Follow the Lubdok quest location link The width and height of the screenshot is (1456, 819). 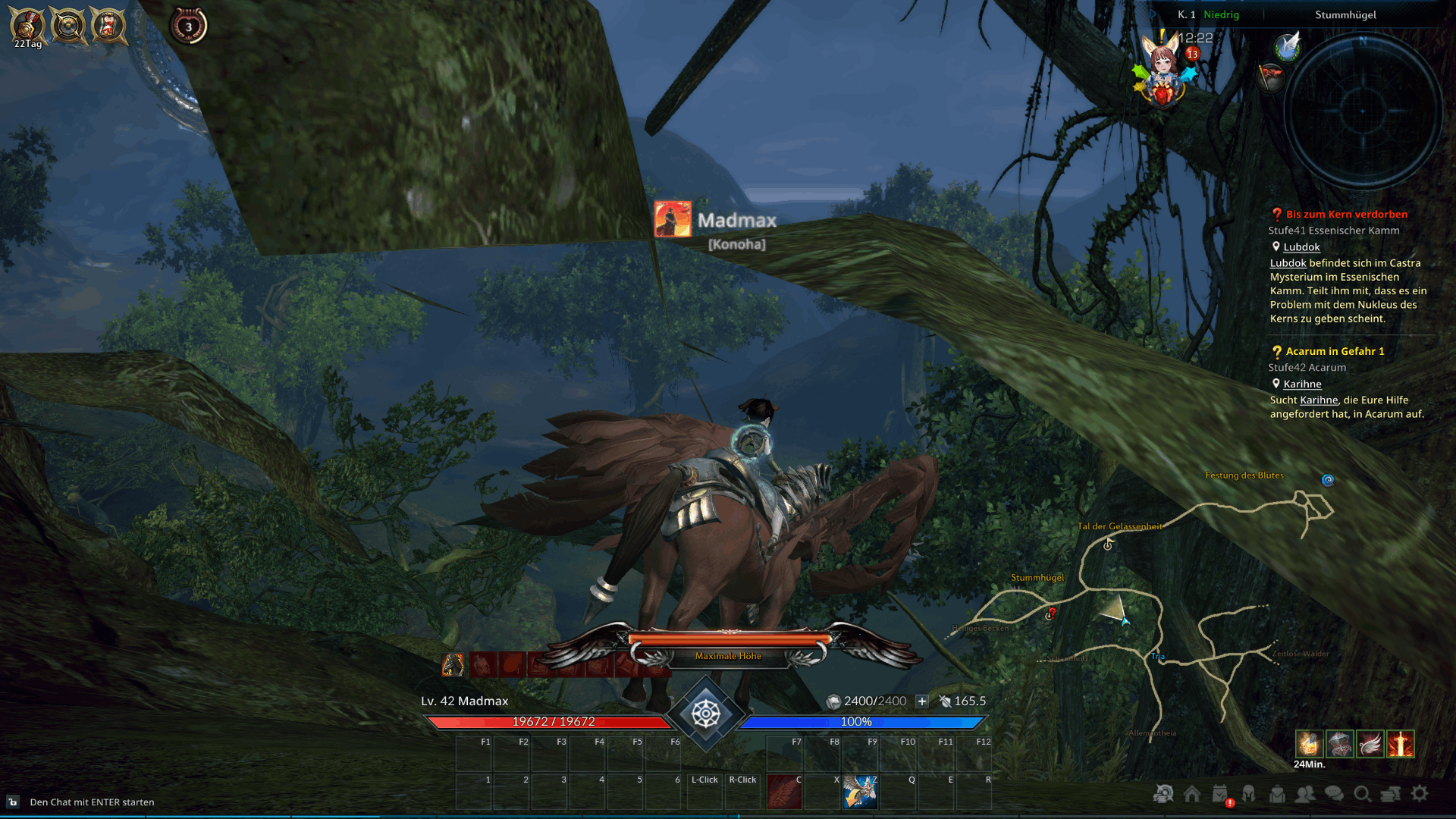coord(1301,247)
